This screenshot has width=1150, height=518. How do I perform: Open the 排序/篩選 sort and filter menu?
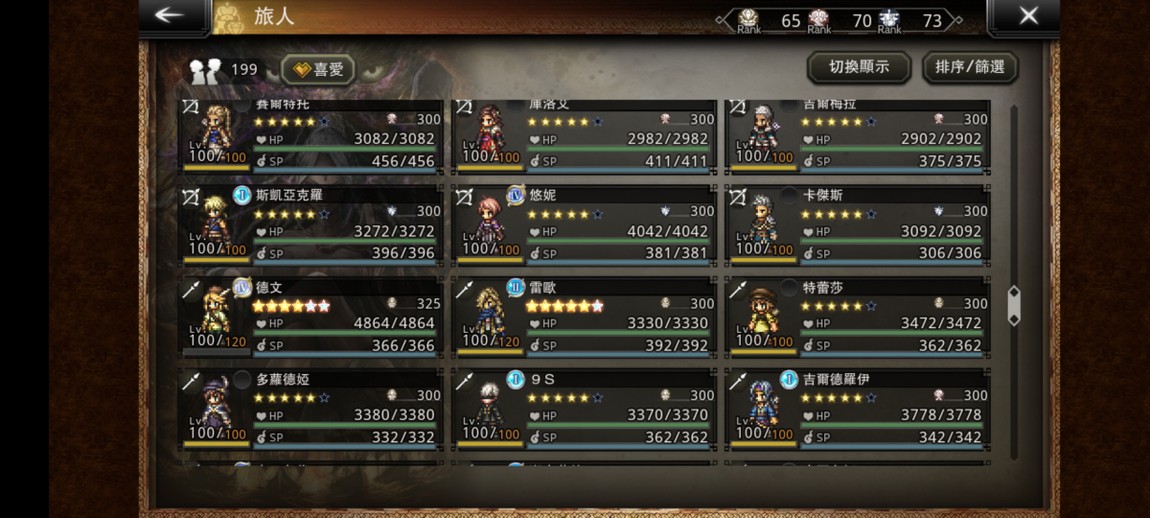pos(969,67)
